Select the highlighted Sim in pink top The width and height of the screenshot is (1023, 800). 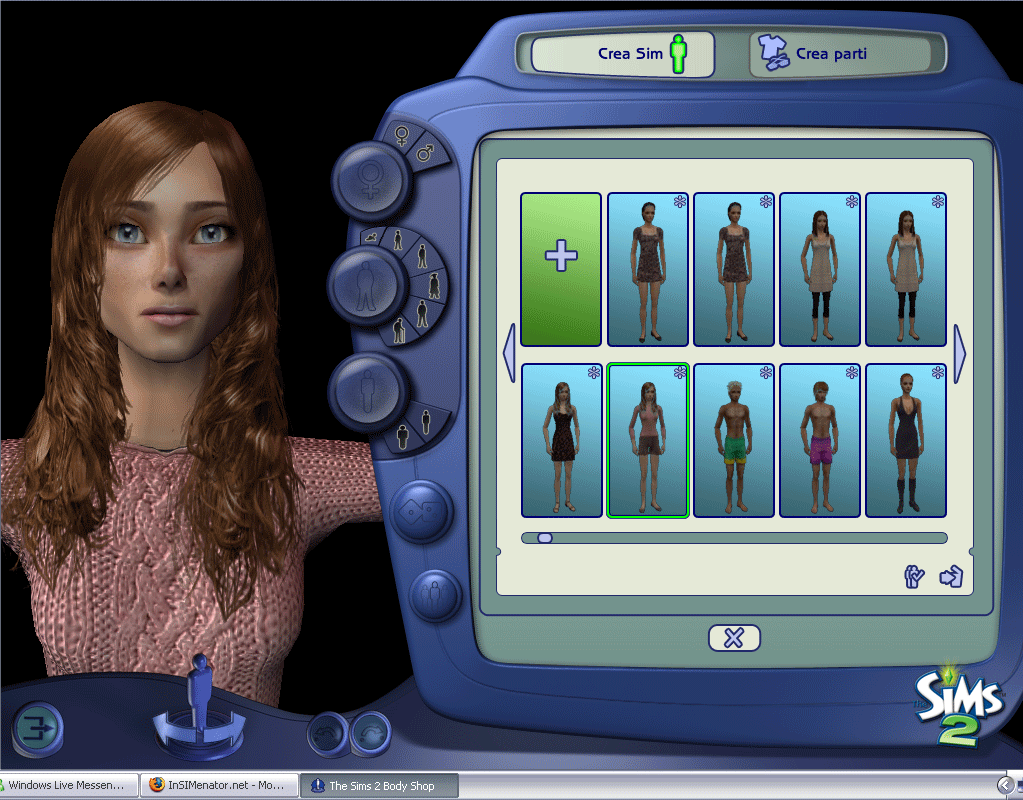(647, 441)
